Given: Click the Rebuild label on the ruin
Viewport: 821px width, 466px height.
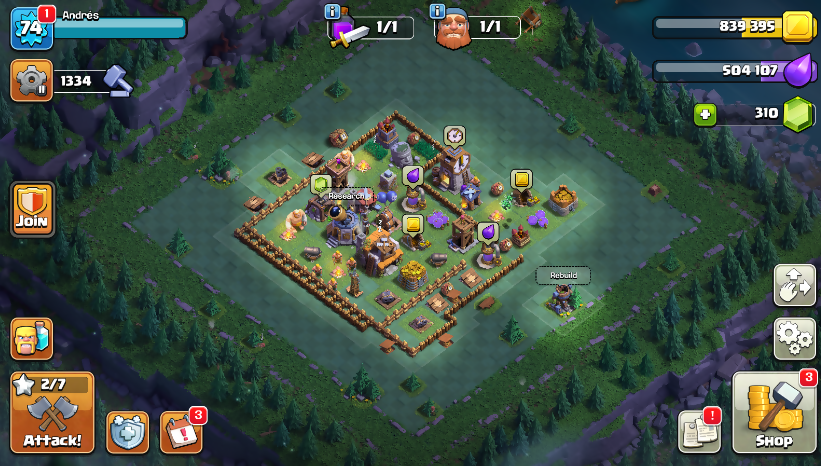Looking at the screenshot, I should 563,275.
